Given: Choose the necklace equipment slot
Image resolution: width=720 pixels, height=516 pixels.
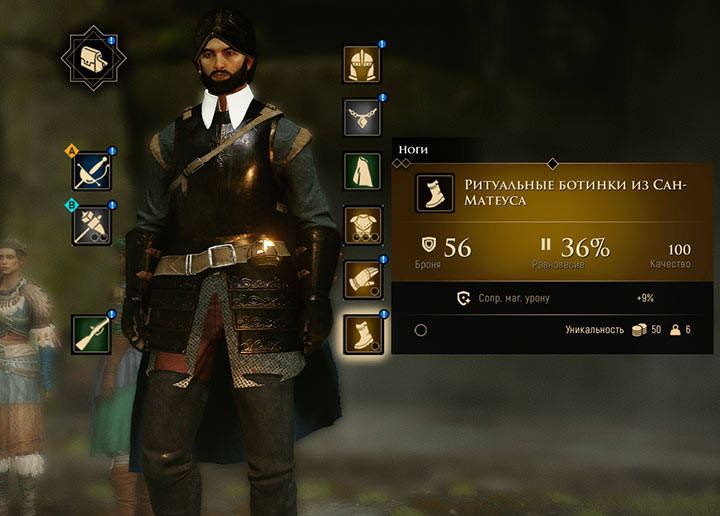Looking at the screenshot, I should pos(362,118).
